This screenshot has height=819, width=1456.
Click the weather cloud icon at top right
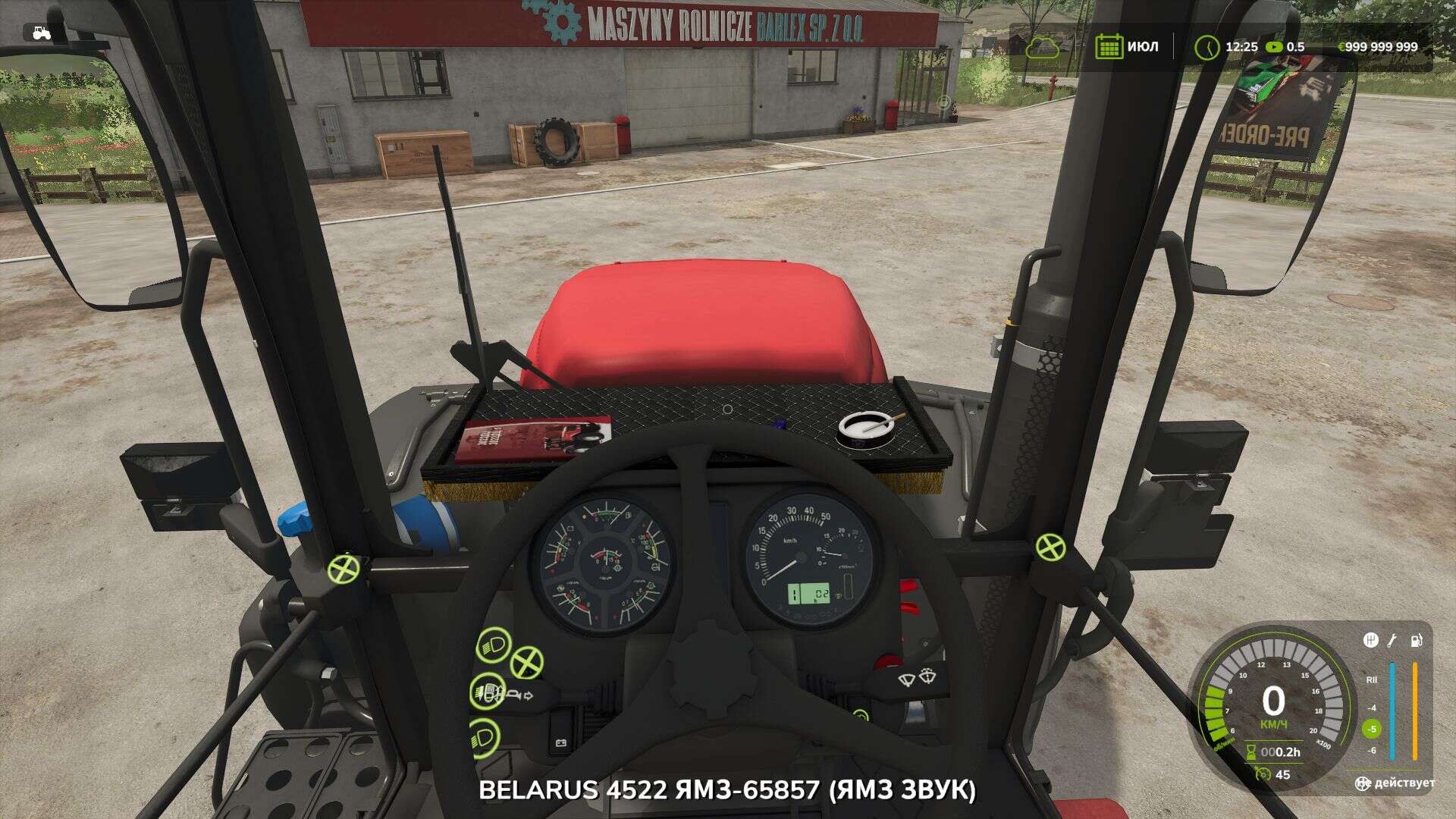tap(1046, 45)
